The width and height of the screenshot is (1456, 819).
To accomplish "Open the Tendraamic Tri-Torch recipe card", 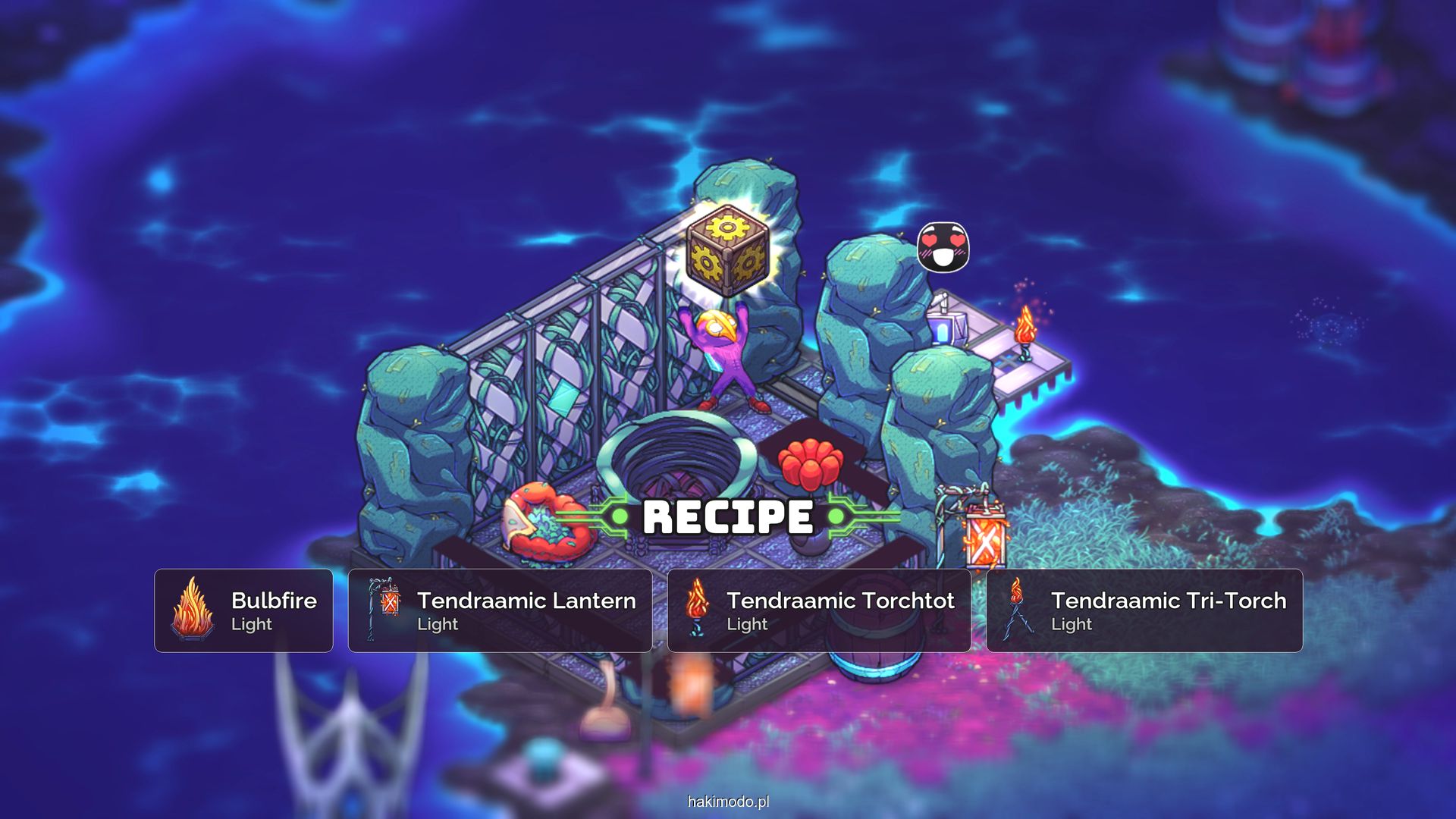I will click(1144, 610).
